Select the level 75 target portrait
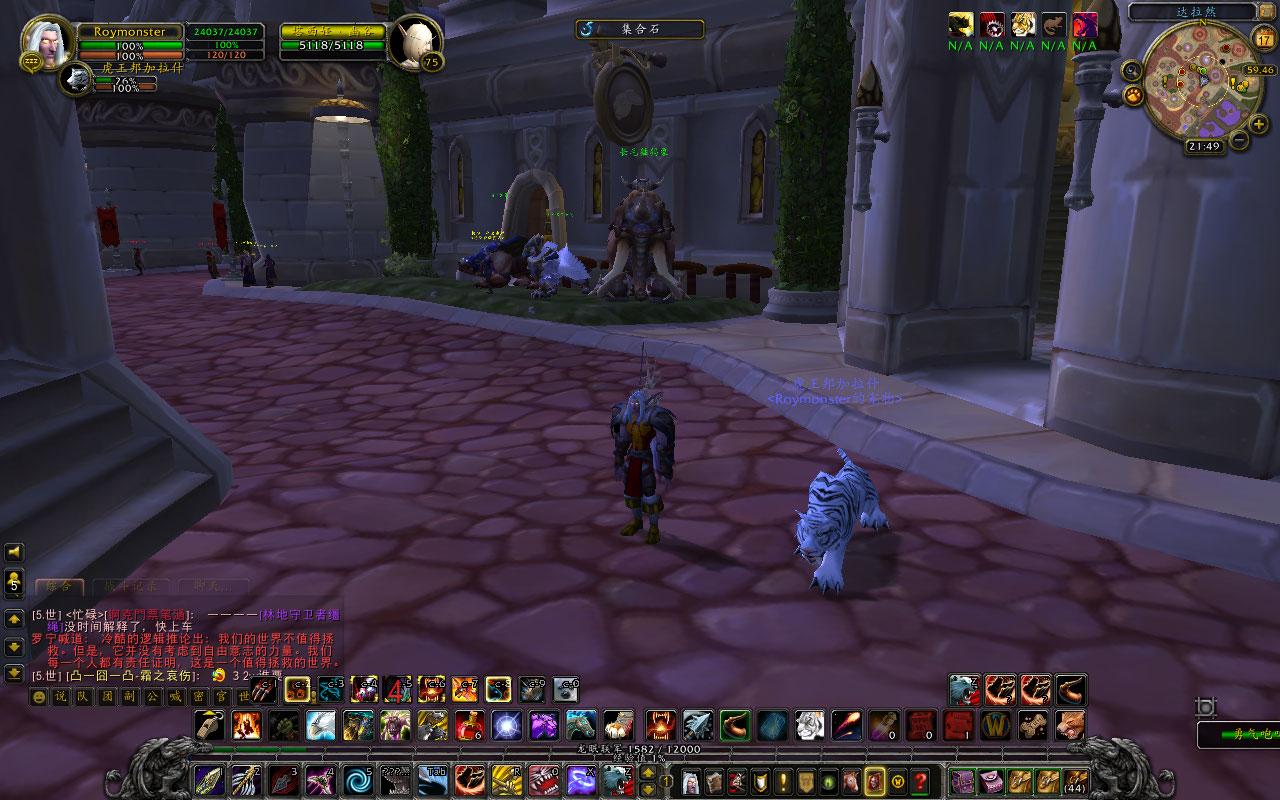The width and height of the screenshot is (1280, 800). pos(414,43)
